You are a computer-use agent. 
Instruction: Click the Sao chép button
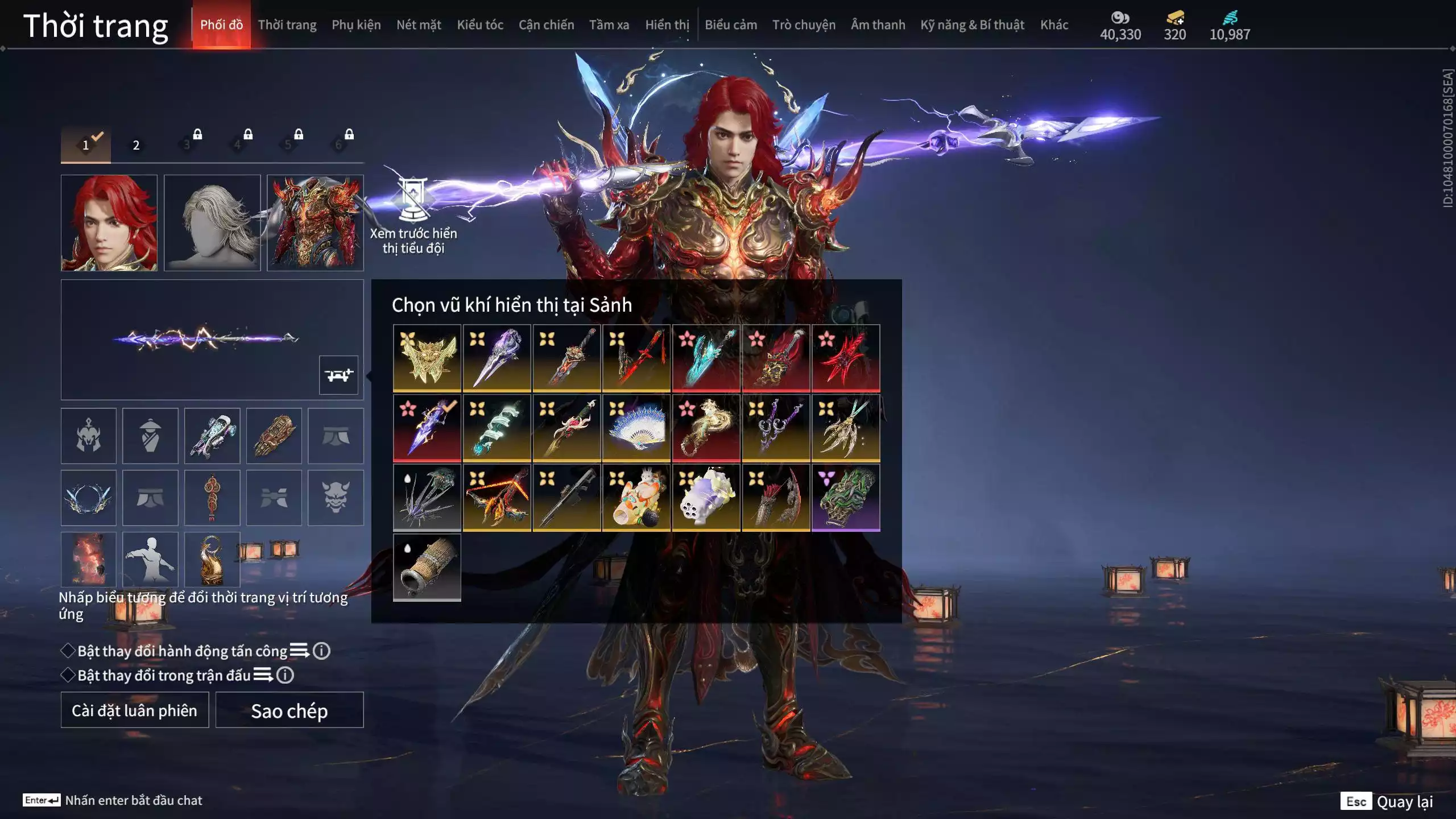(x=289, y=710)
